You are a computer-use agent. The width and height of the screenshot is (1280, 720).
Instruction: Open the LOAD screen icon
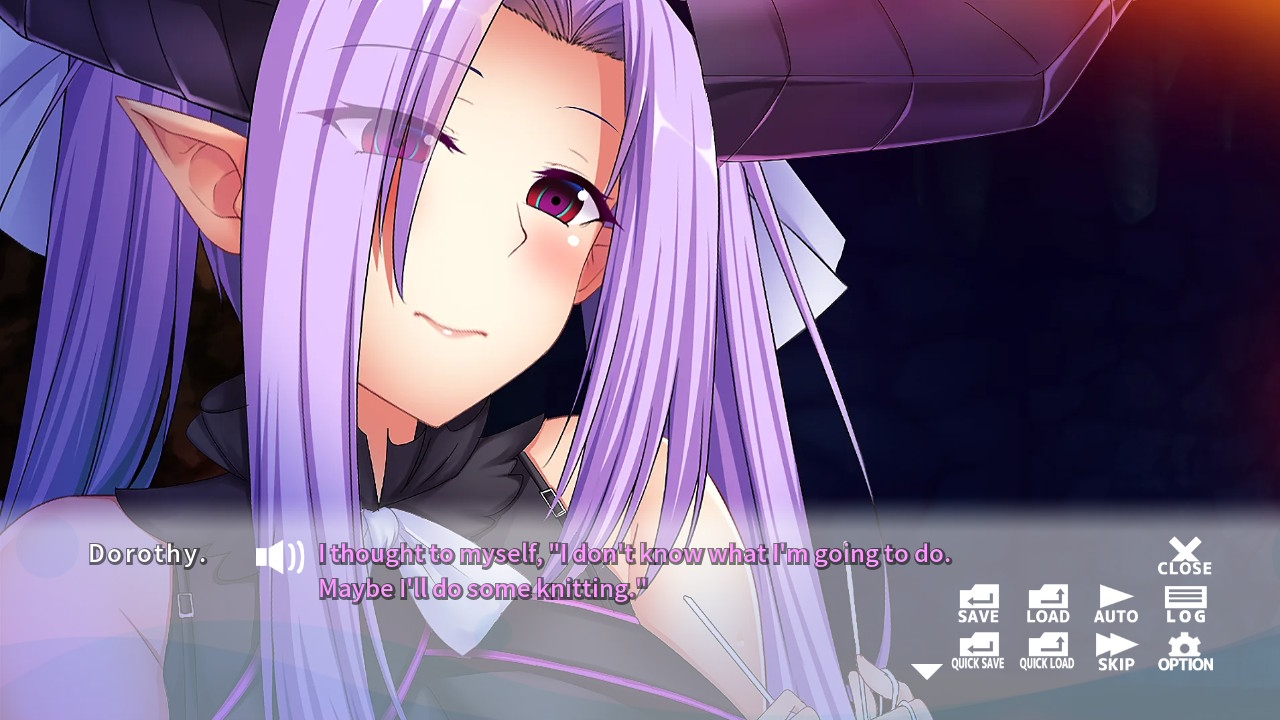(x=1046, y=604)
